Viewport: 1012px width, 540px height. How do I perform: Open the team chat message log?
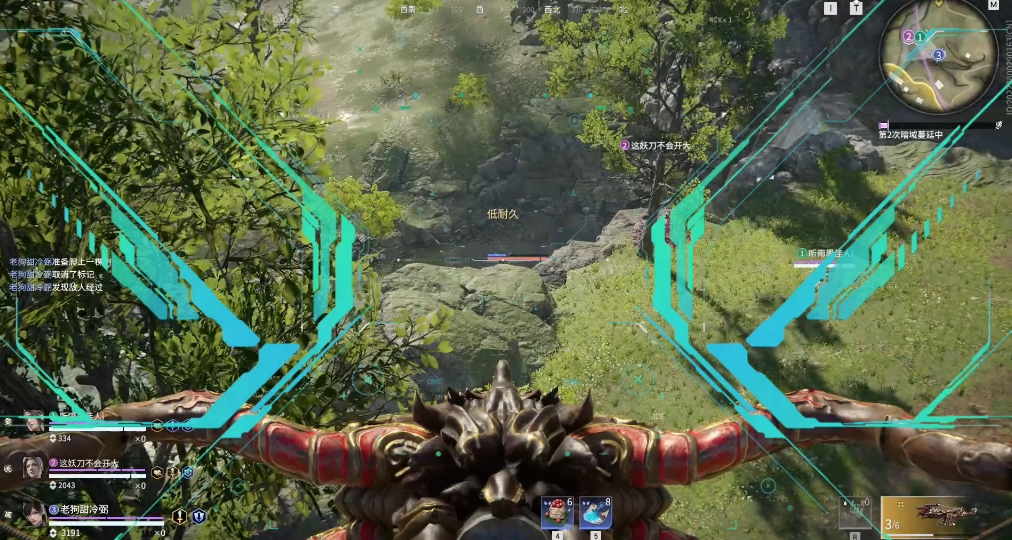point(57,274)
